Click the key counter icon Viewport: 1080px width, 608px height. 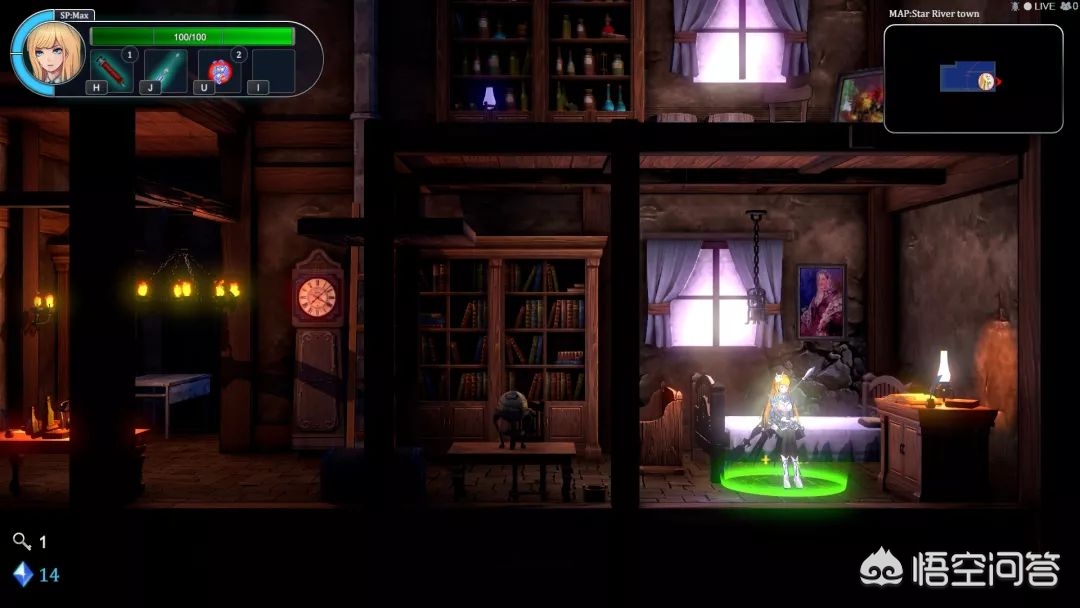21,541
